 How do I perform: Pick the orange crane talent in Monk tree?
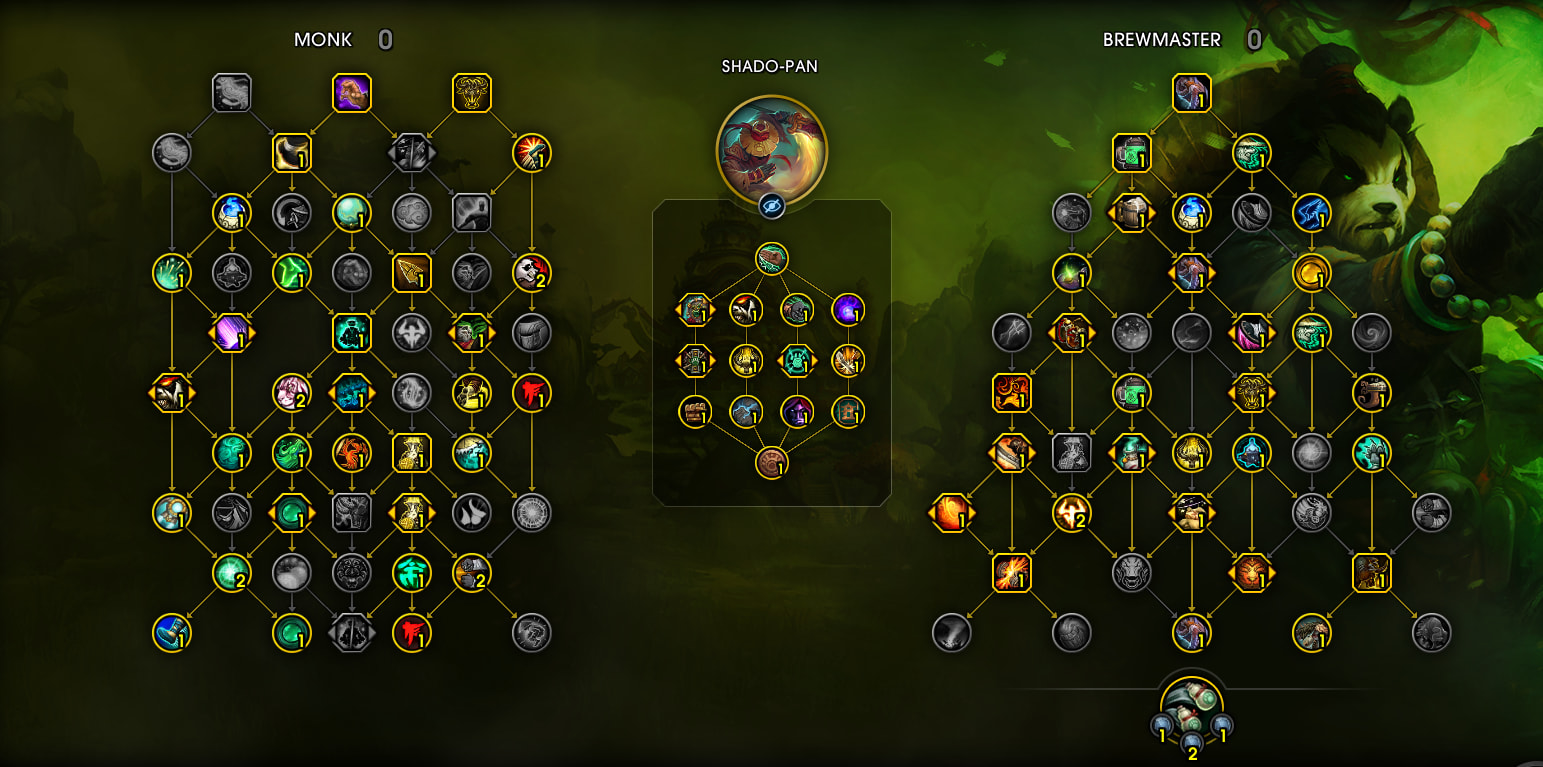[x=351, y=452]
